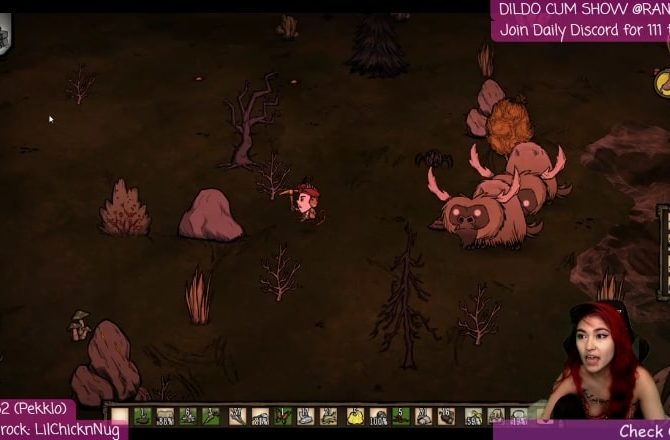Choose the inventory item showing 81%
Image resolution: width=670 pixels, height=440 pixels.
259,415
